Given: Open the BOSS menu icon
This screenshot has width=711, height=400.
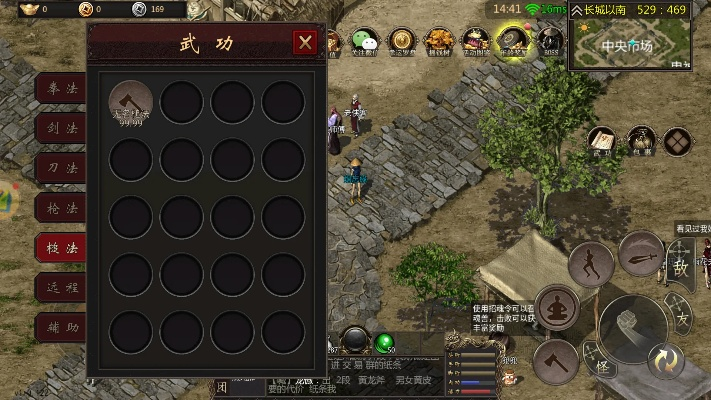Looking at the screenshot, I should pyautogui.click(x=550, y=41).
